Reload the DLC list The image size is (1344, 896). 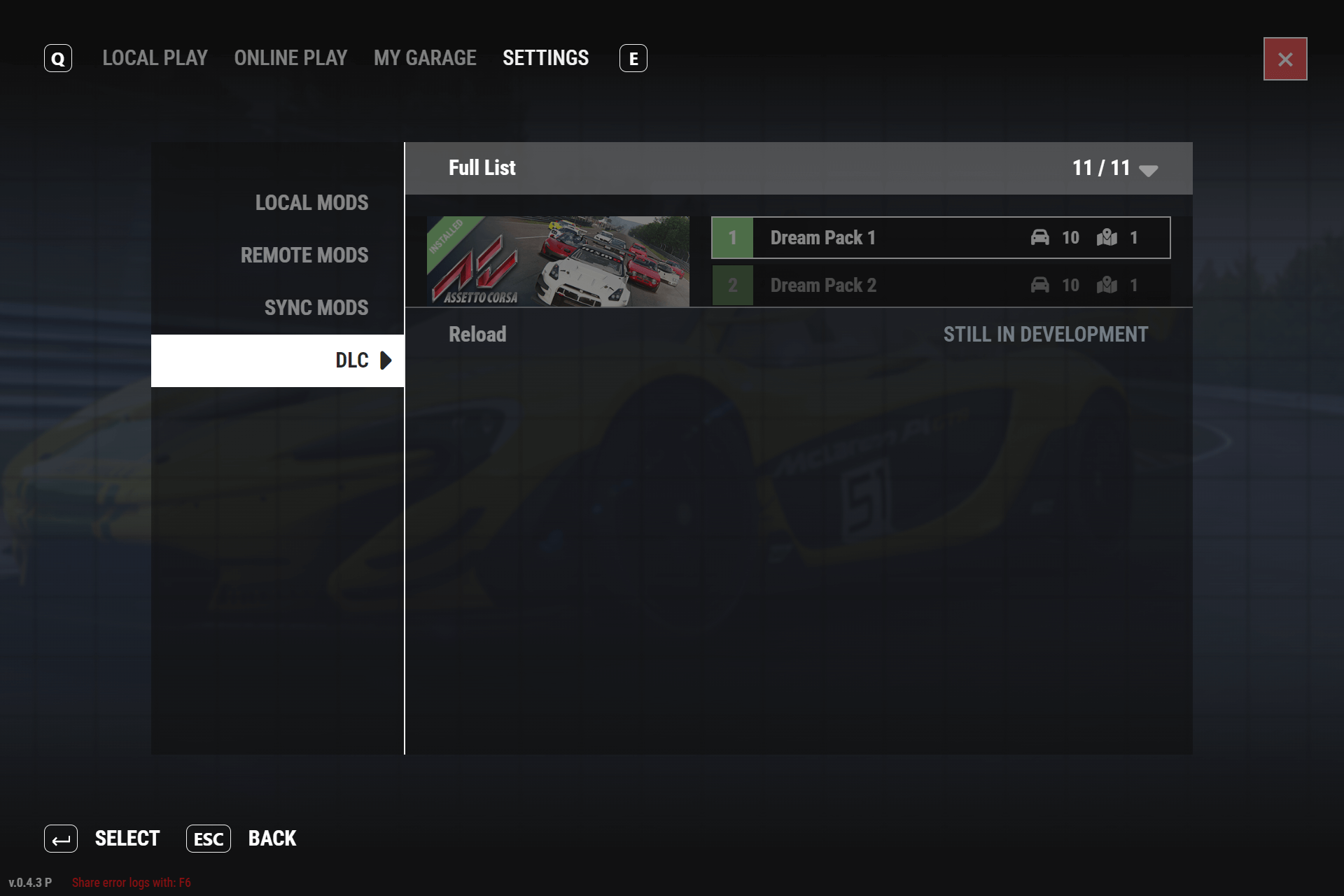477,335
